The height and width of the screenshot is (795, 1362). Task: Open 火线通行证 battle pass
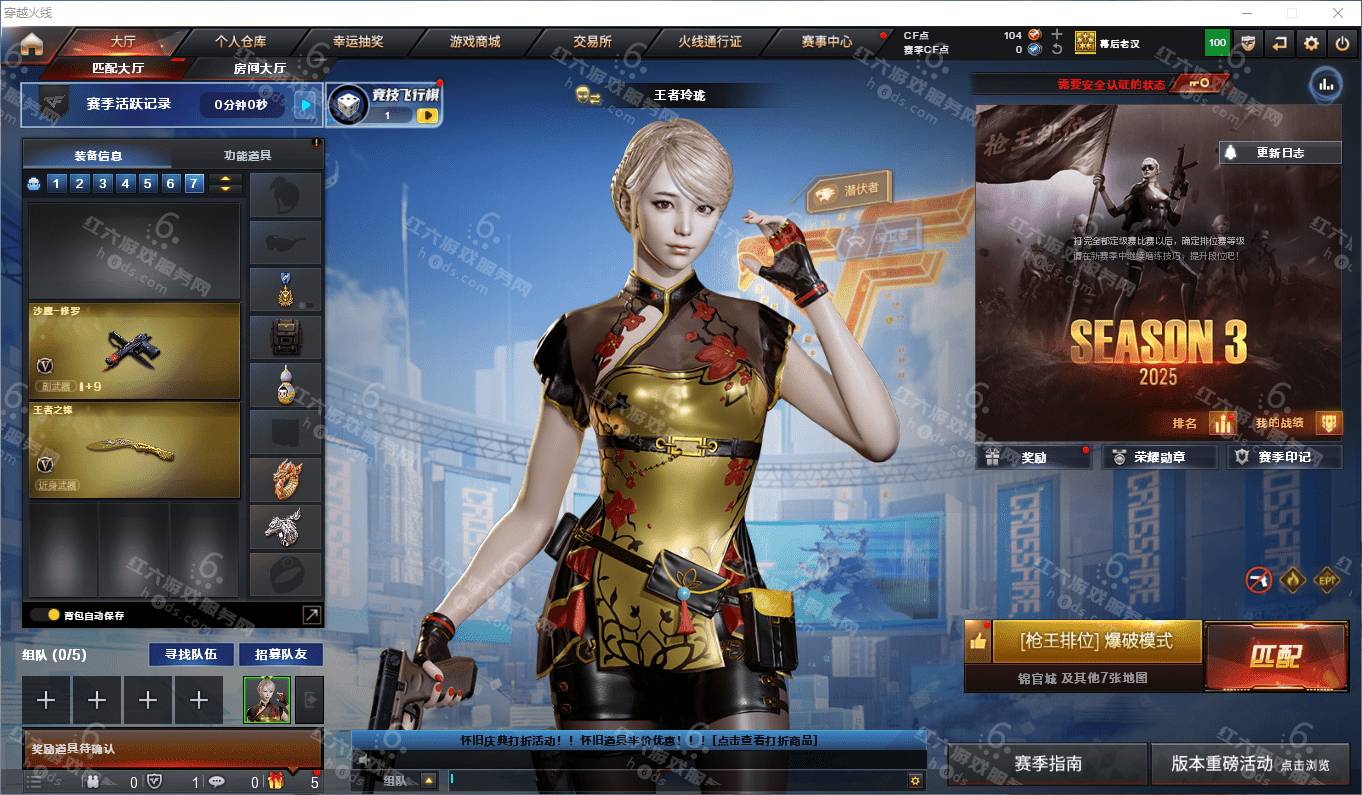pos(710,42)
